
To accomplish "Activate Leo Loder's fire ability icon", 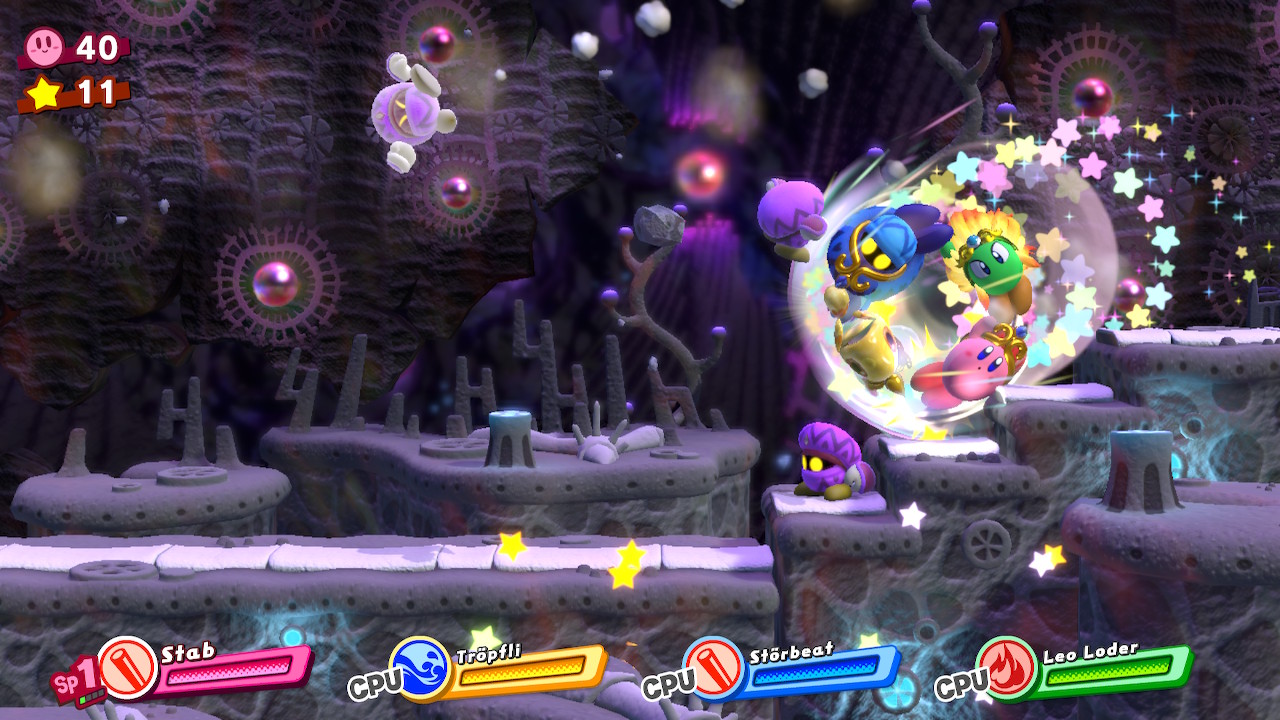I will (x=1008, y=667).
